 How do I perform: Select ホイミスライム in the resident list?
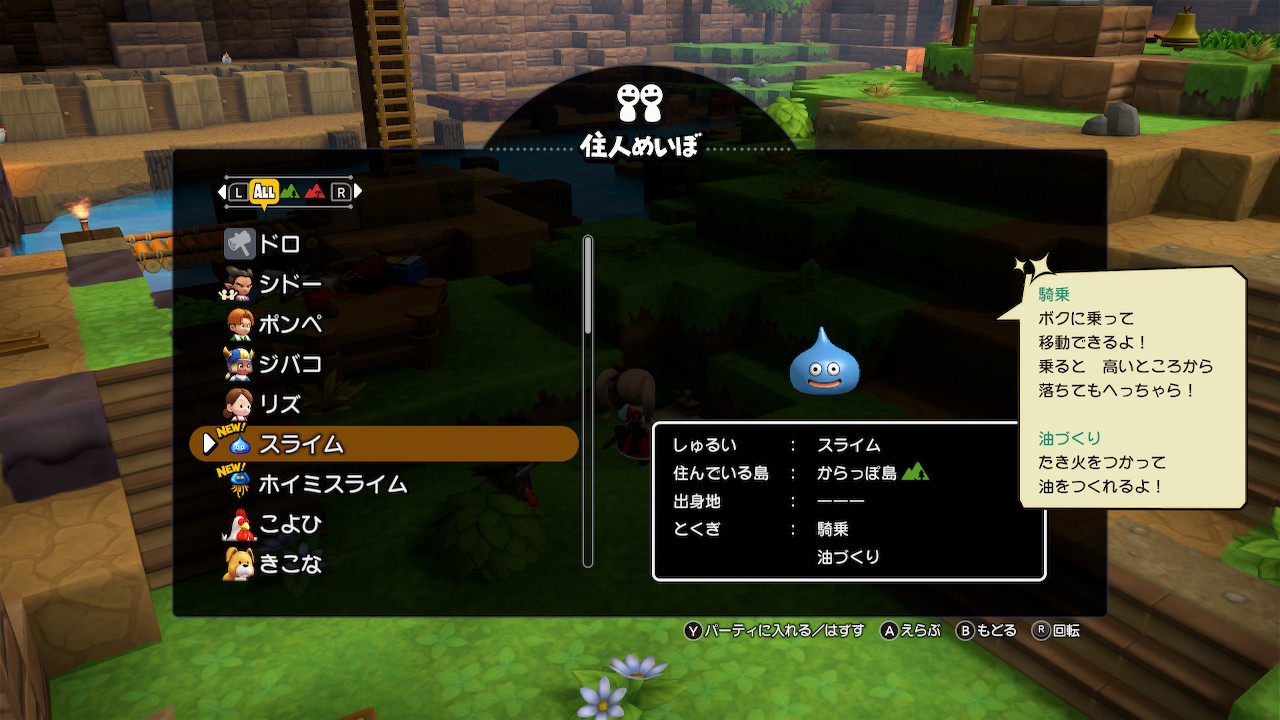coord(332,484)
